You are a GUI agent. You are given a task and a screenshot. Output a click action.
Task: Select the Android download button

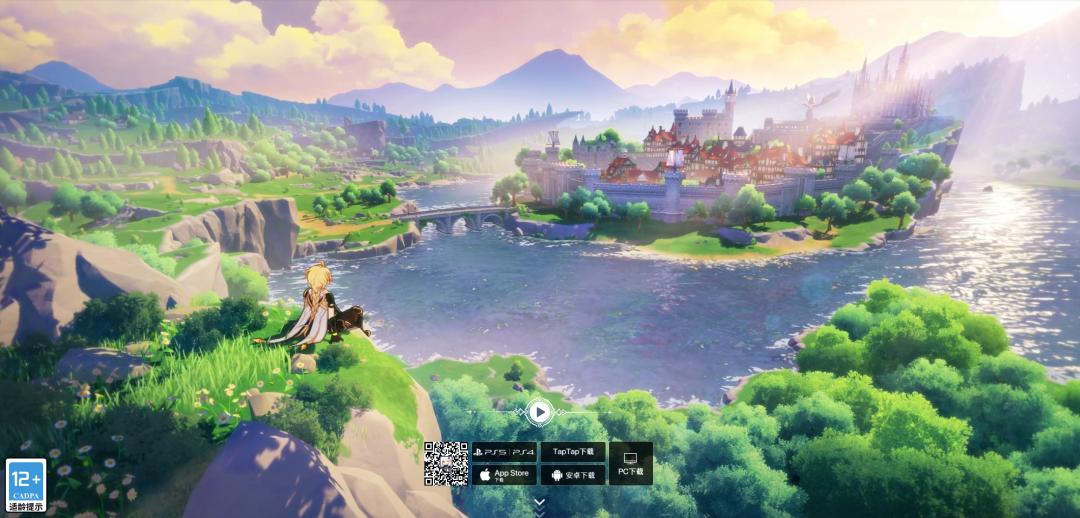(573, 474)
